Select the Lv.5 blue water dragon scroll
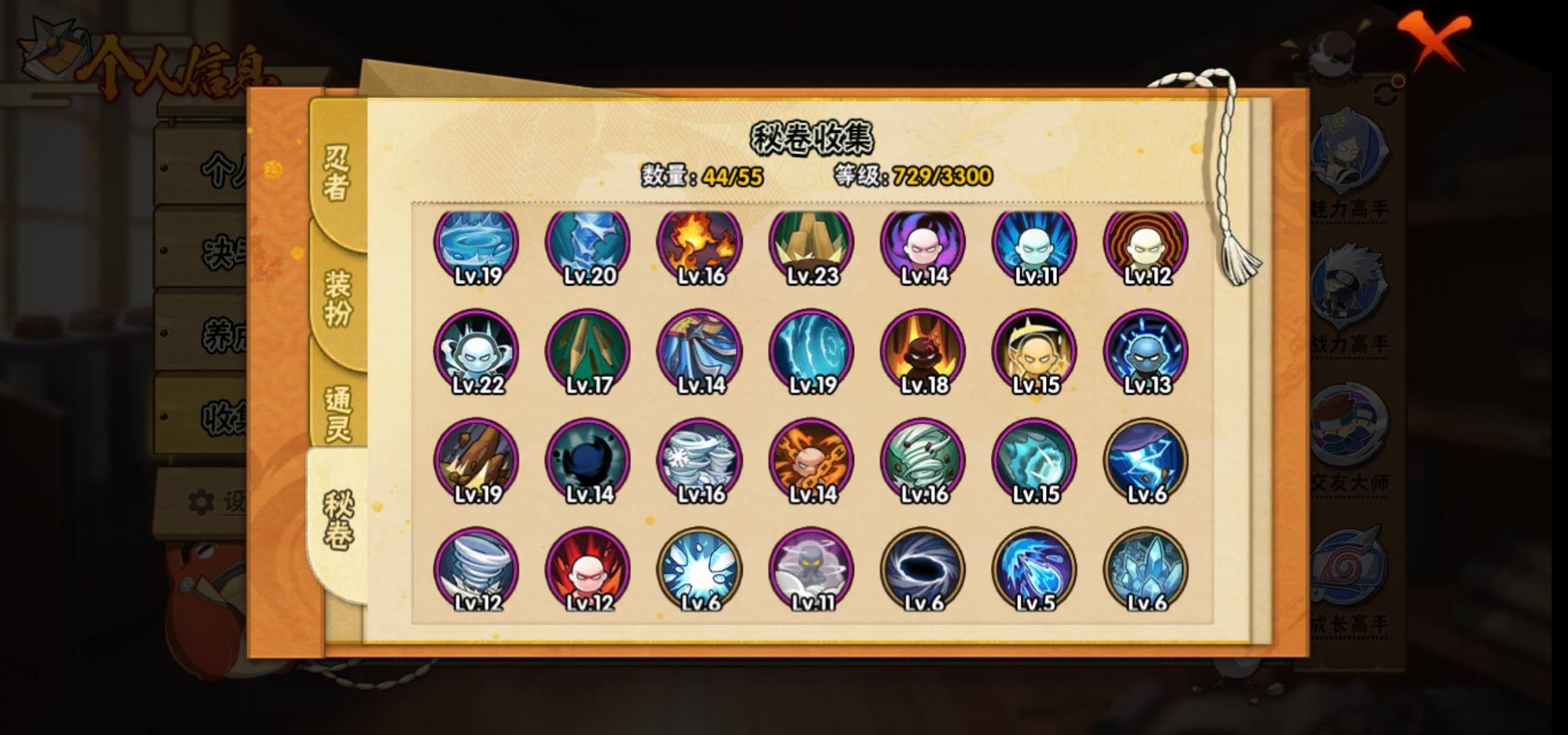Screen dimensions: 1568x735 tap(1034, 570)
